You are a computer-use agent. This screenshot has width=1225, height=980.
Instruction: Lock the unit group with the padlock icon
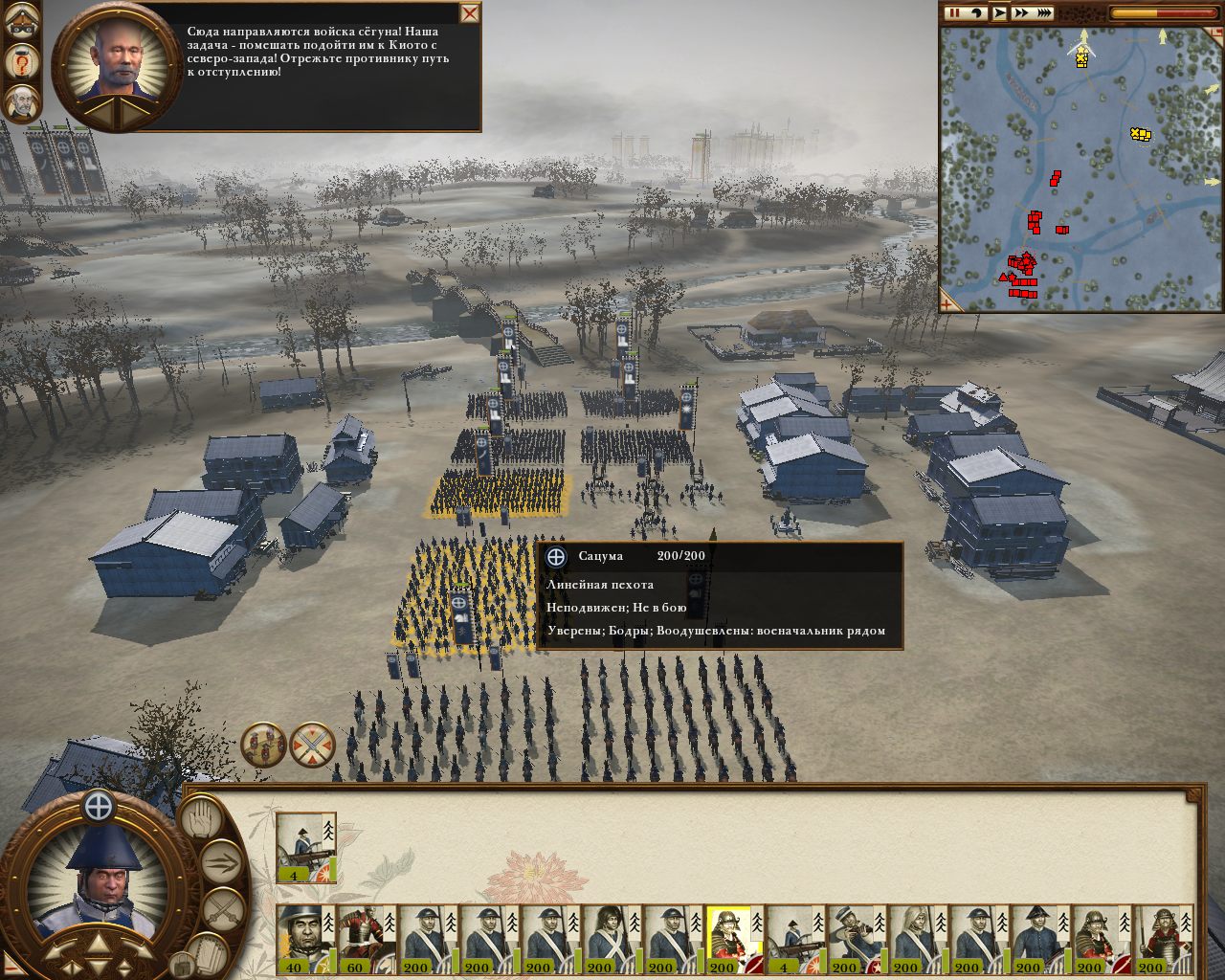click(183, 966)
